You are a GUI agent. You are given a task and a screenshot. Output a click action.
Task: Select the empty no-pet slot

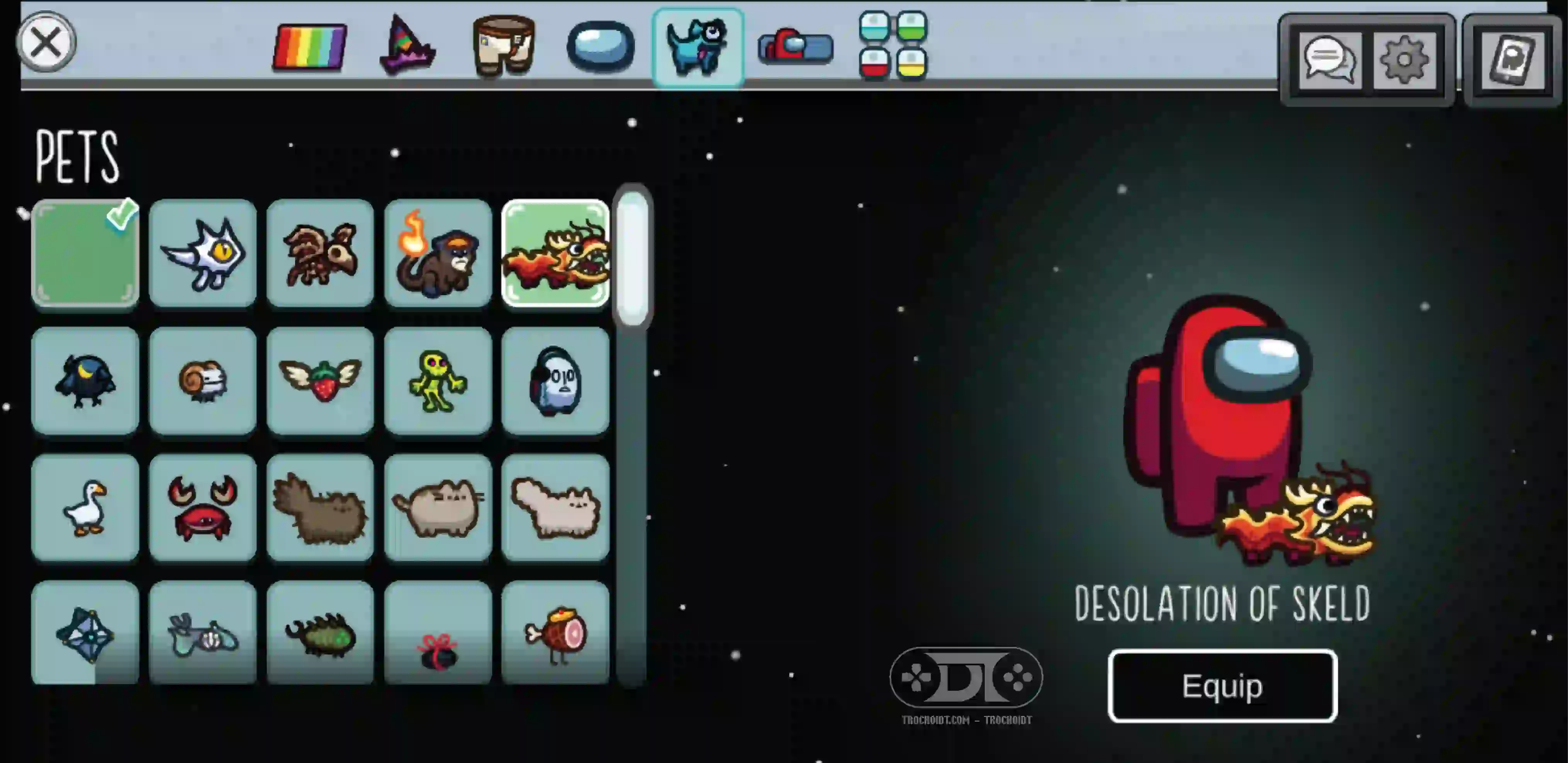85,253
